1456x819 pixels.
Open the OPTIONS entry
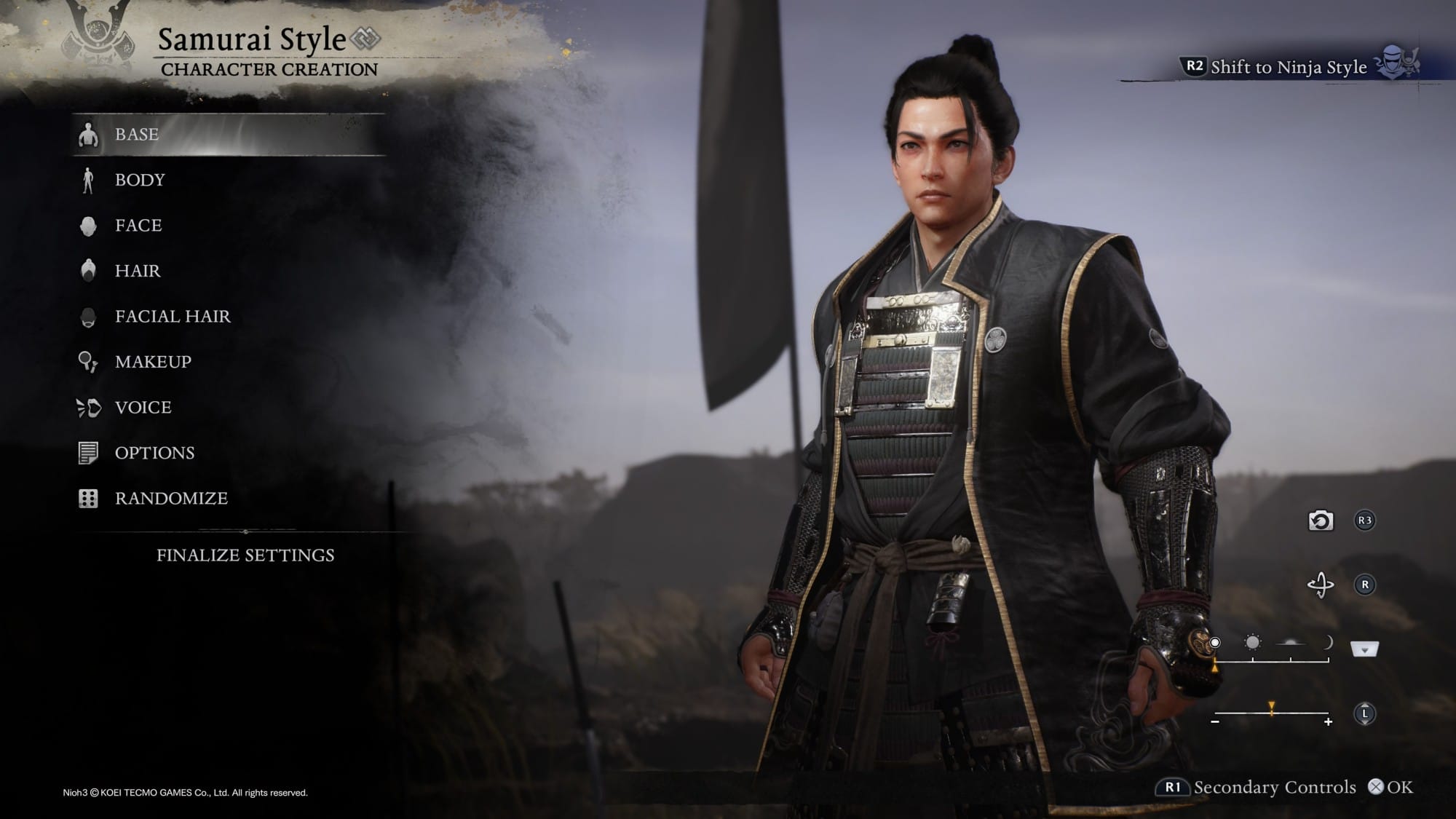(x=154, y=453)
